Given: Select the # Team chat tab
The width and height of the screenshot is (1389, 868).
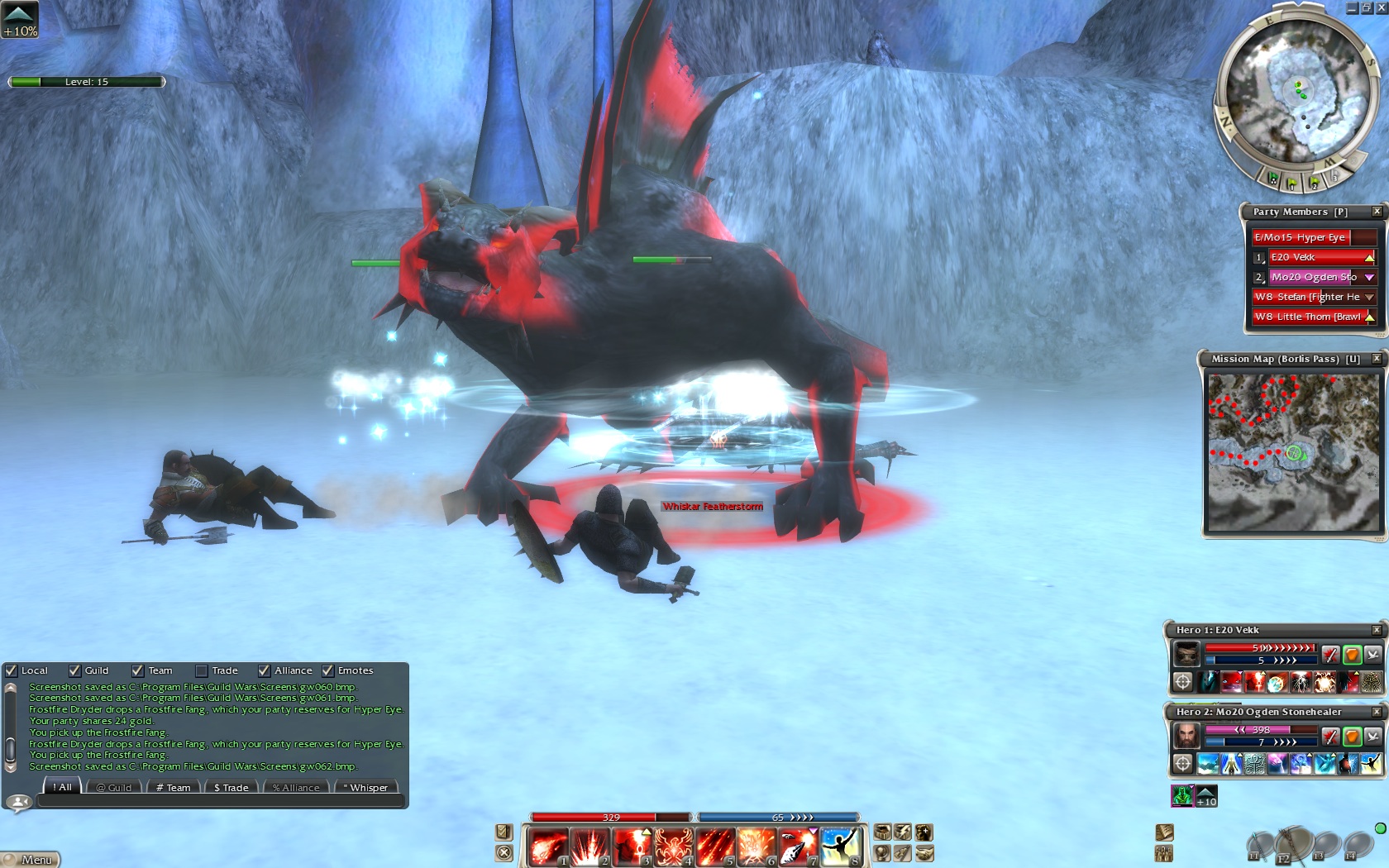Looking at the screenshot, I should pos(174,788).
